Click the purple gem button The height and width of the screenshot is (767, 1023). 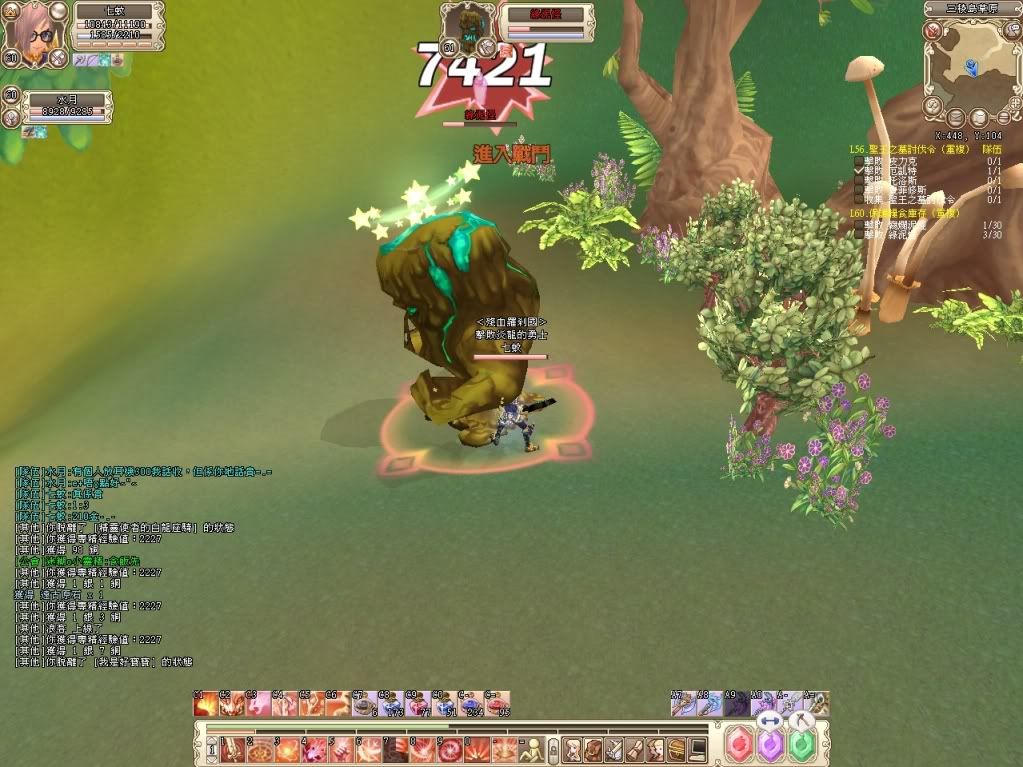(x=770, y=746)
